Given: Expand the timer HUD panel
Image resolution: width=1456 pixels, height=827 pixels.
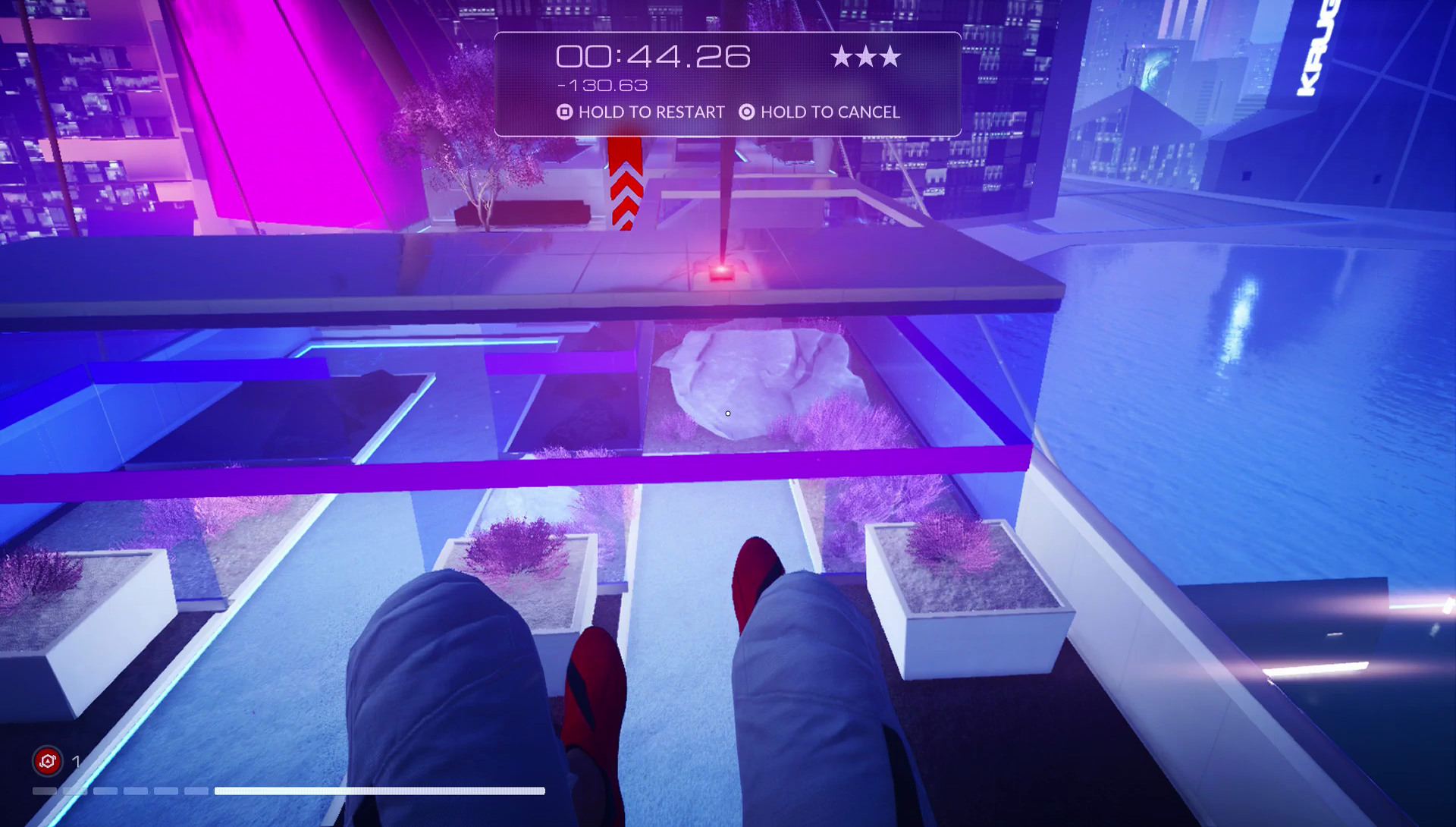Looking at the screenshot, I should 726,82.
